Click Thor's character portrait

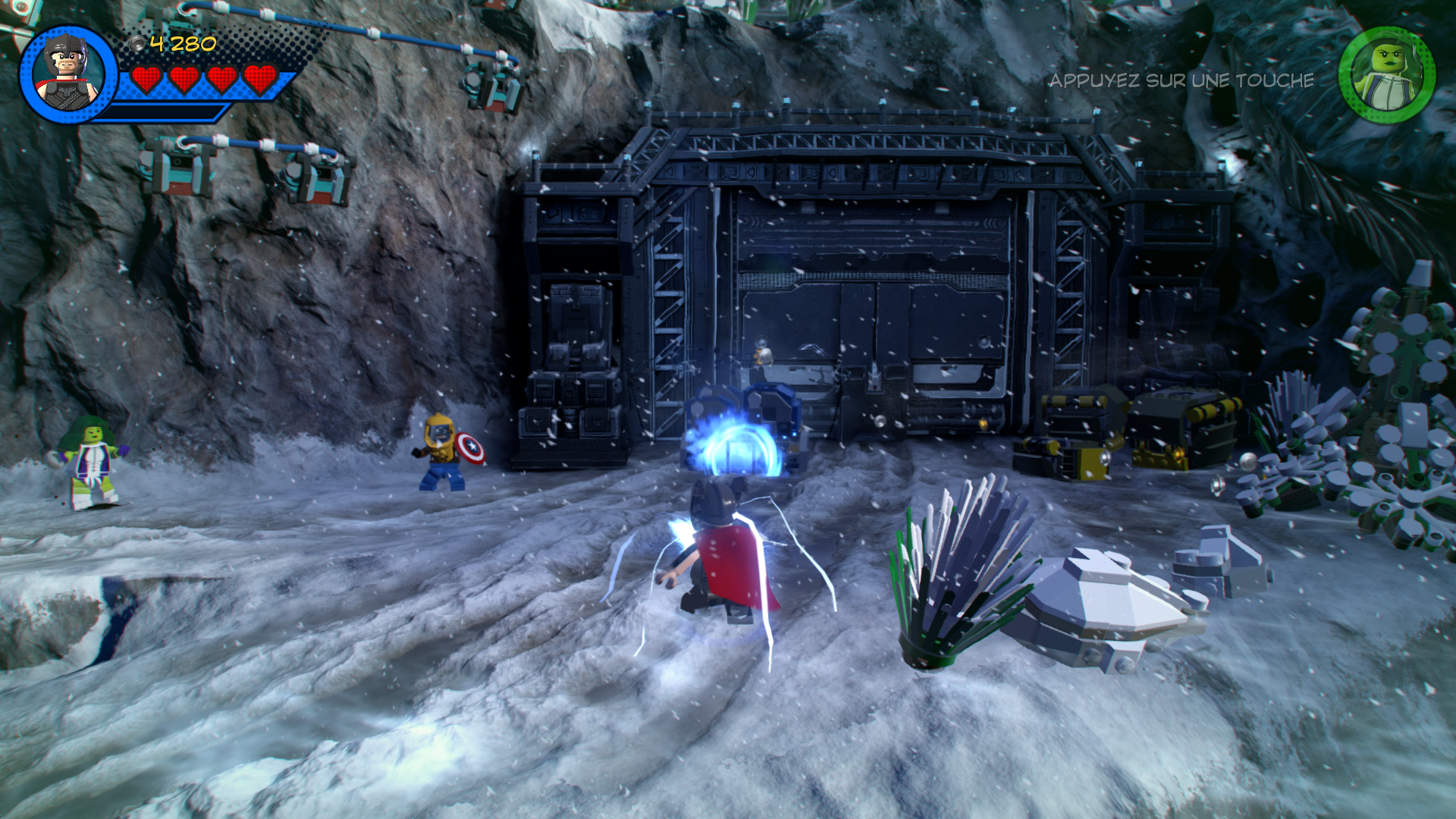(x=68, y=74)
